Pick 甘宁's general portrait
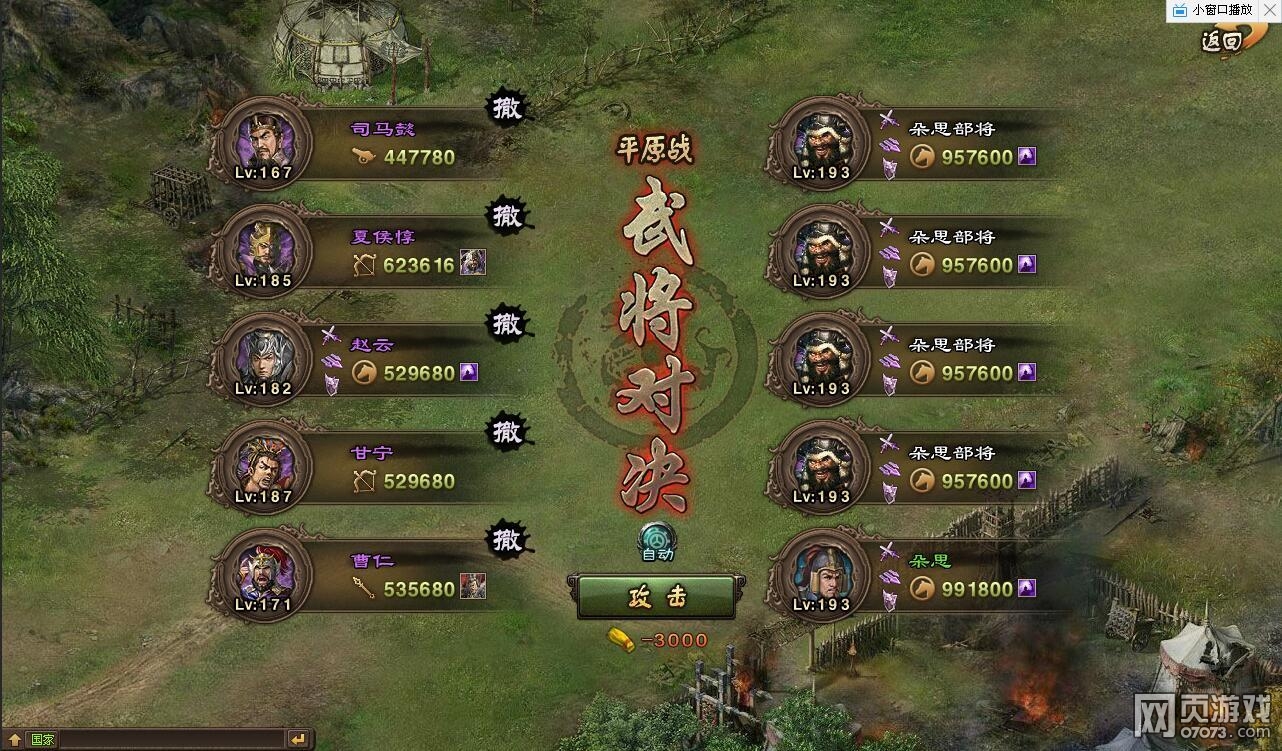 point(265,466)
